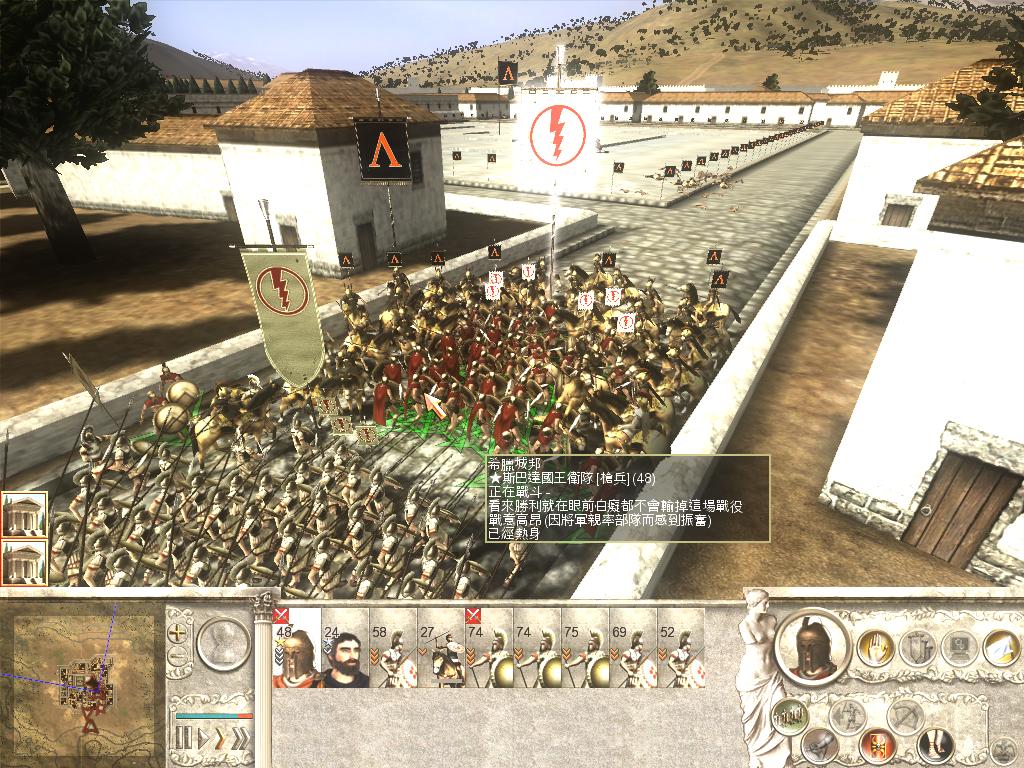The height and width of the screenshot is (768, 1024).
Task: Open the group formation button
Action: click(790, 715)
